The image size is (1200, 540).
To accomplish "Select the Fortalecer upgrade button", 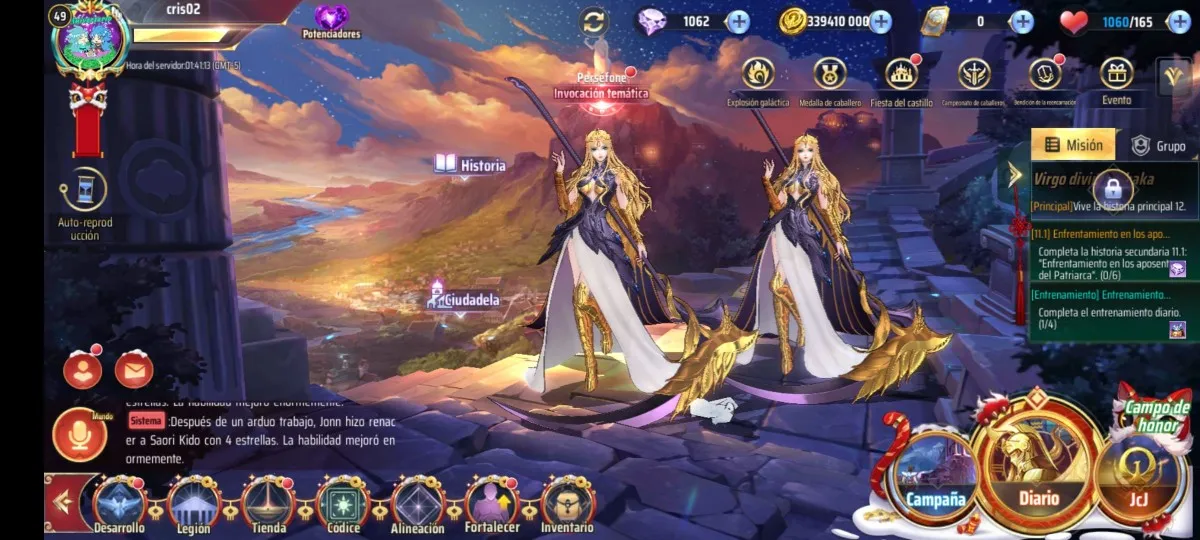I will point(493,502).
